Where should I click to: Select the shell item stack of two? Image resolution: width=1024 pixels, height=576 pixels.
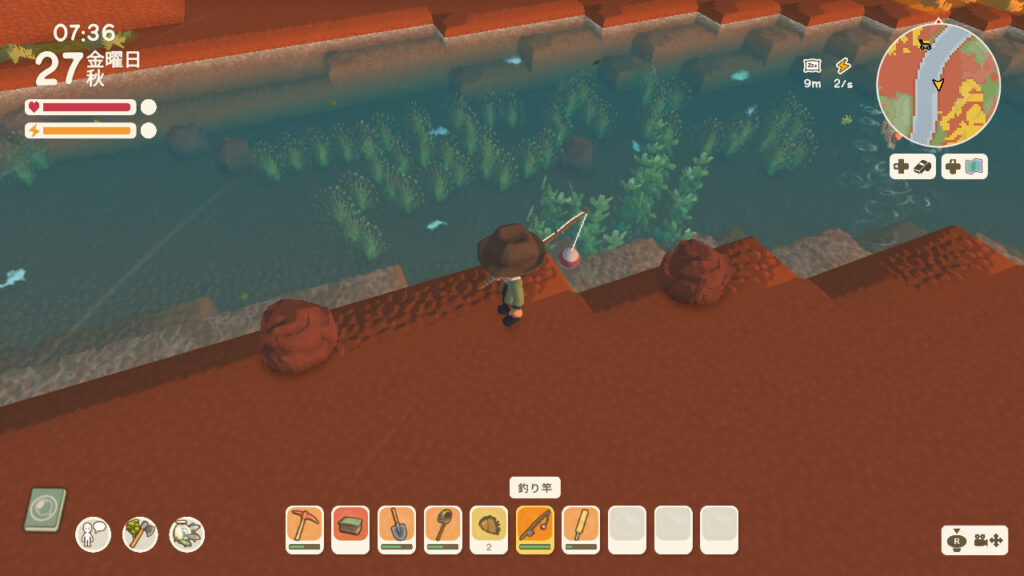(x=489, y=528)
